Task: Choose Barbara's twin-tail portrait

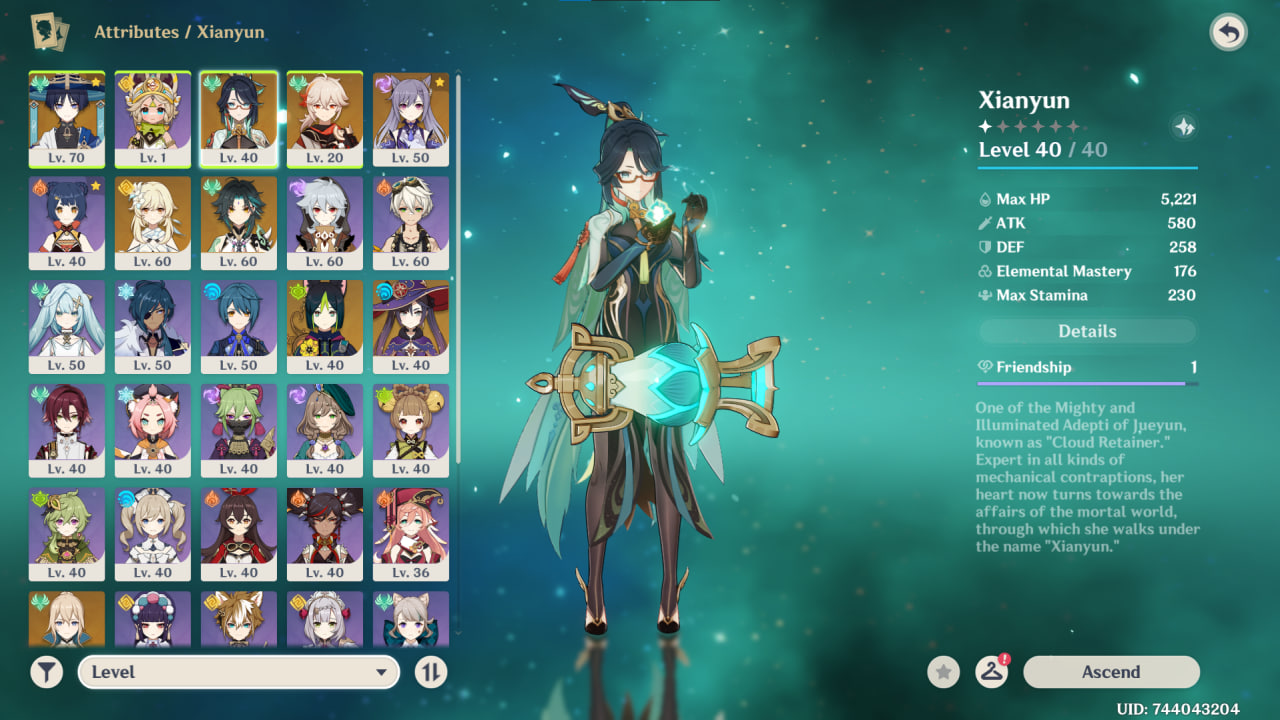Action: [153, 534]
